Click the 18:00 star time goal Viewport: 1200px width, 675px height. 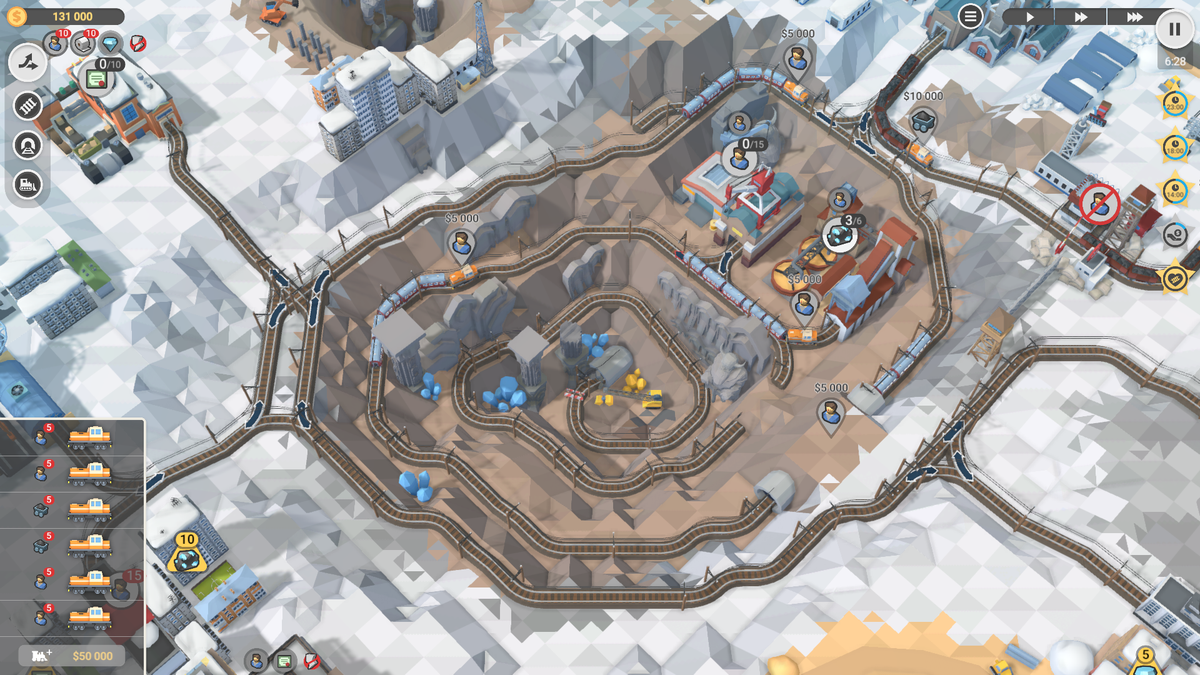[1174, 147]
